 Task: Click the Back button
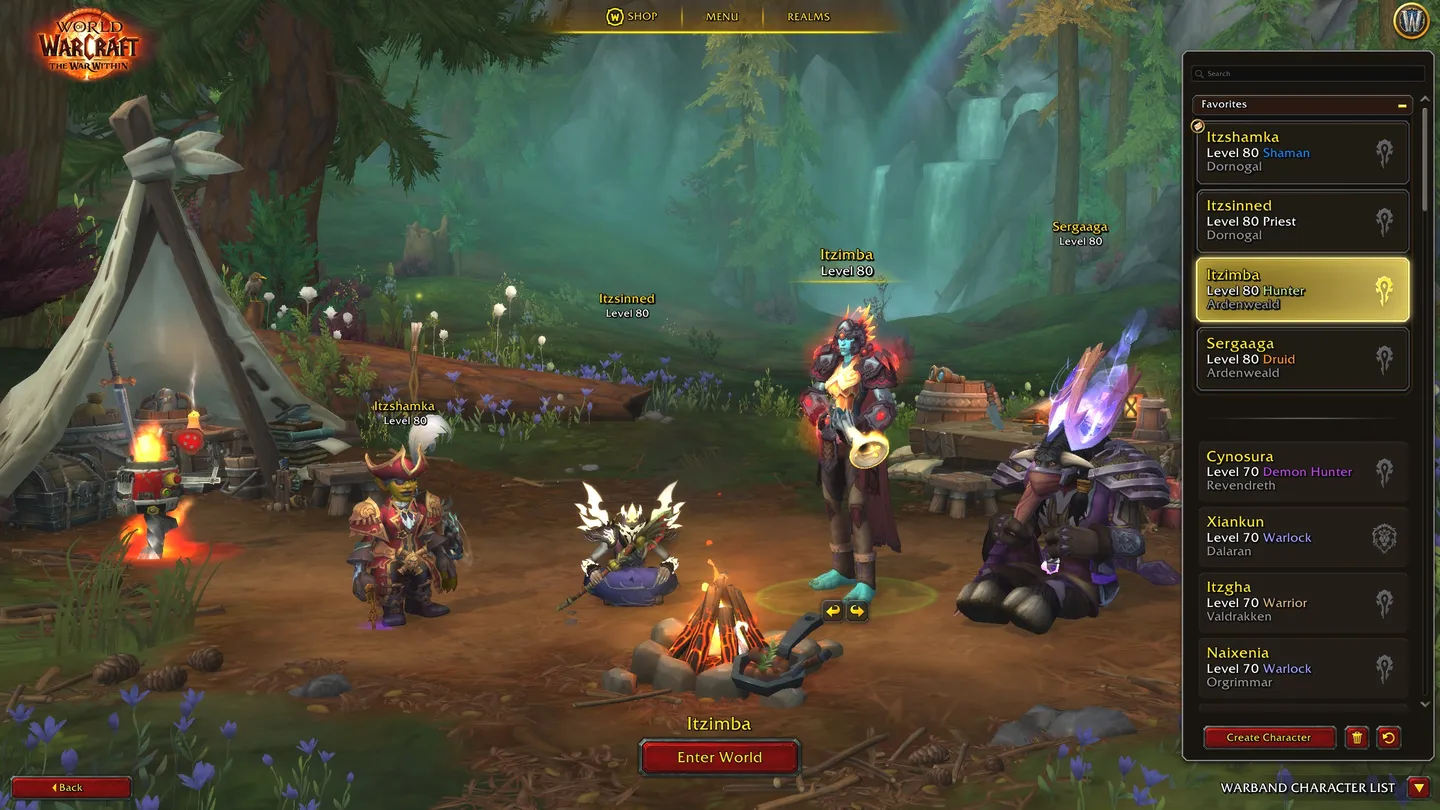point(70,787)
